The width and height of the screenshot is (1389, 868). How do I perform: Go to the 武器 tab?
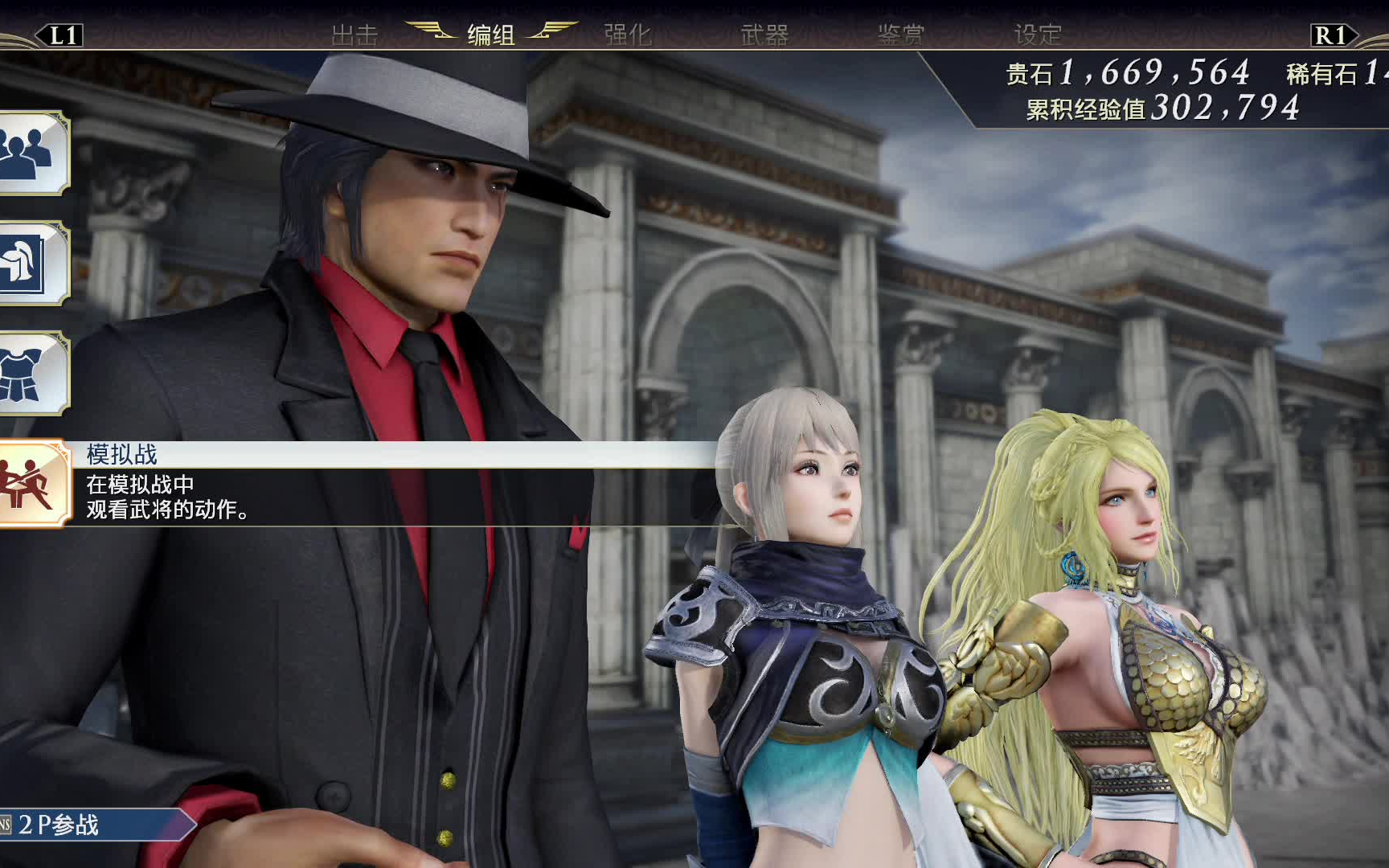tap(764, 35)
